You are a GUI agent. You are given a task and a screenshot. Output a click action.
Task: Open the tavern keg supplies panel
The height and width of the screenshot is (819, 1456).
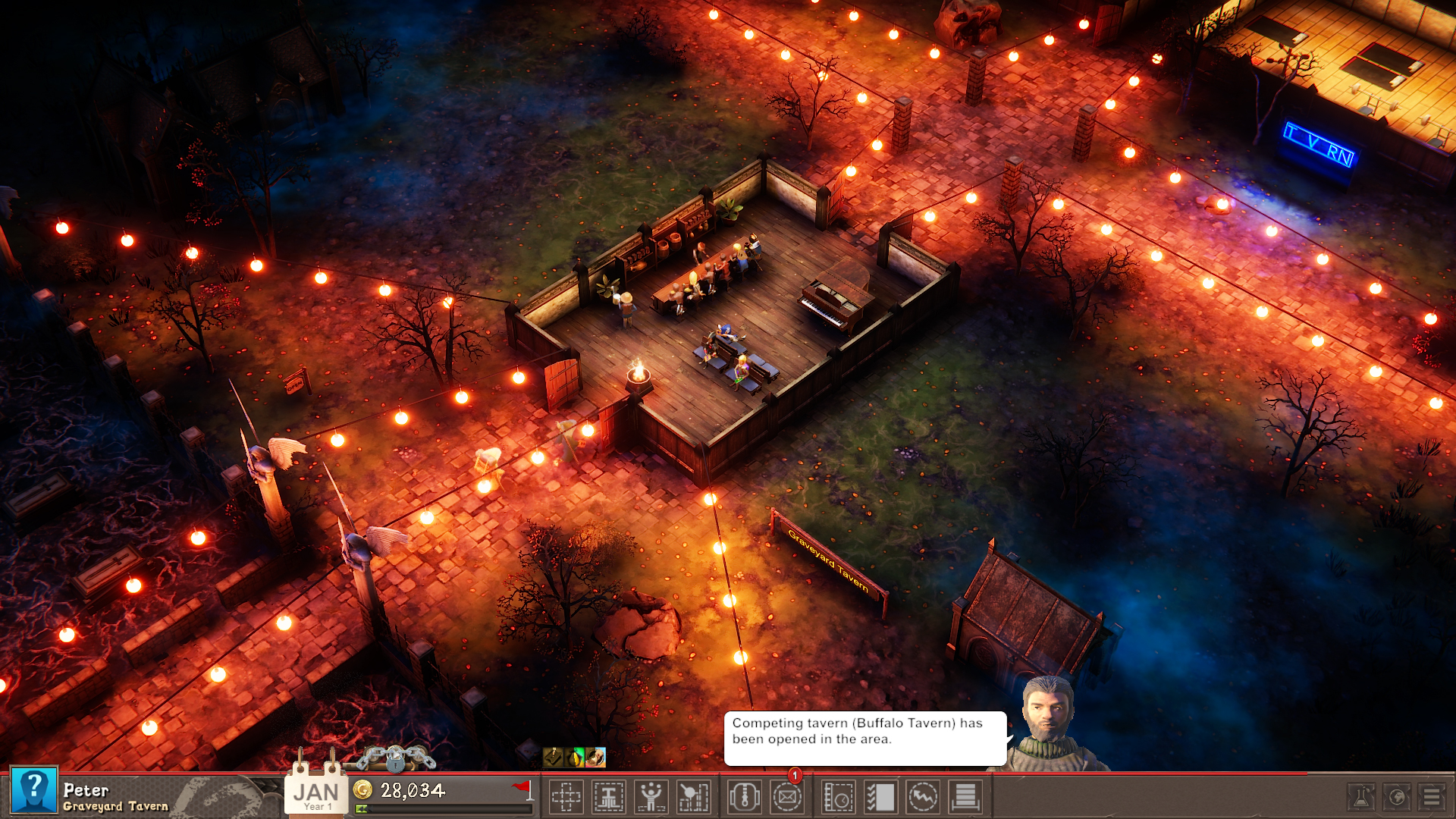tap(743, 797)
